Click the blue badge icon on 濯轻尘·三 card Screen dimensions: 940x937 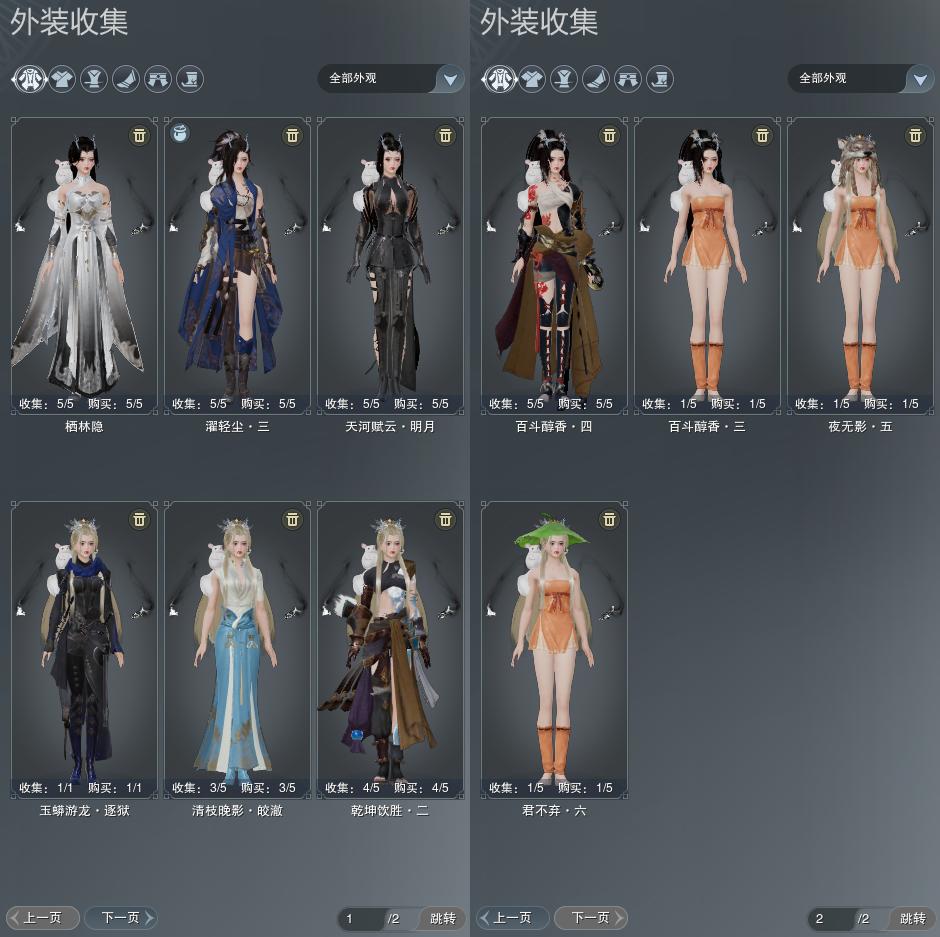[181, 133]
